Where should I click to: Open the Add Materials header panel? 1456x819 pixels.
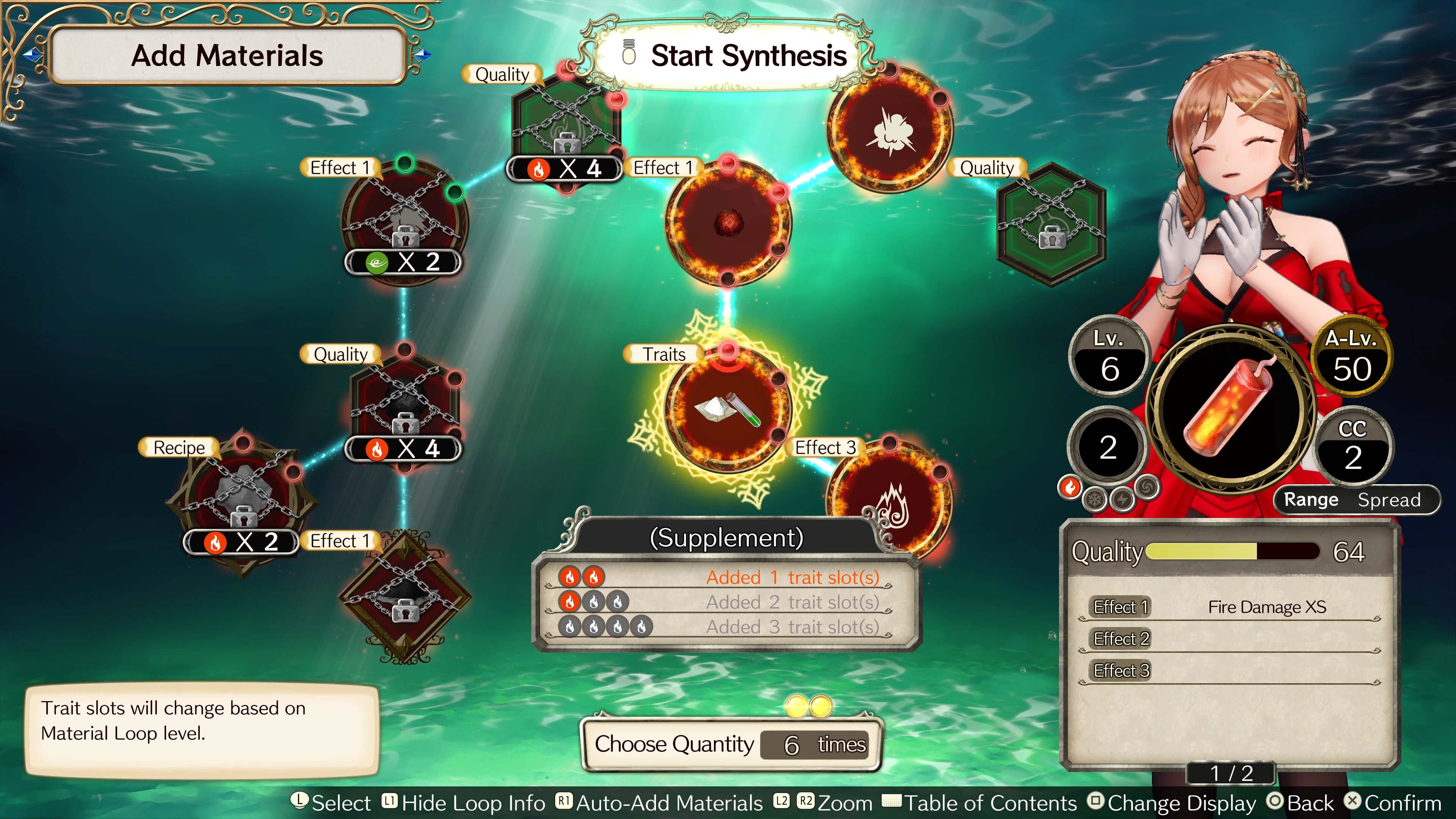point(227,56)
